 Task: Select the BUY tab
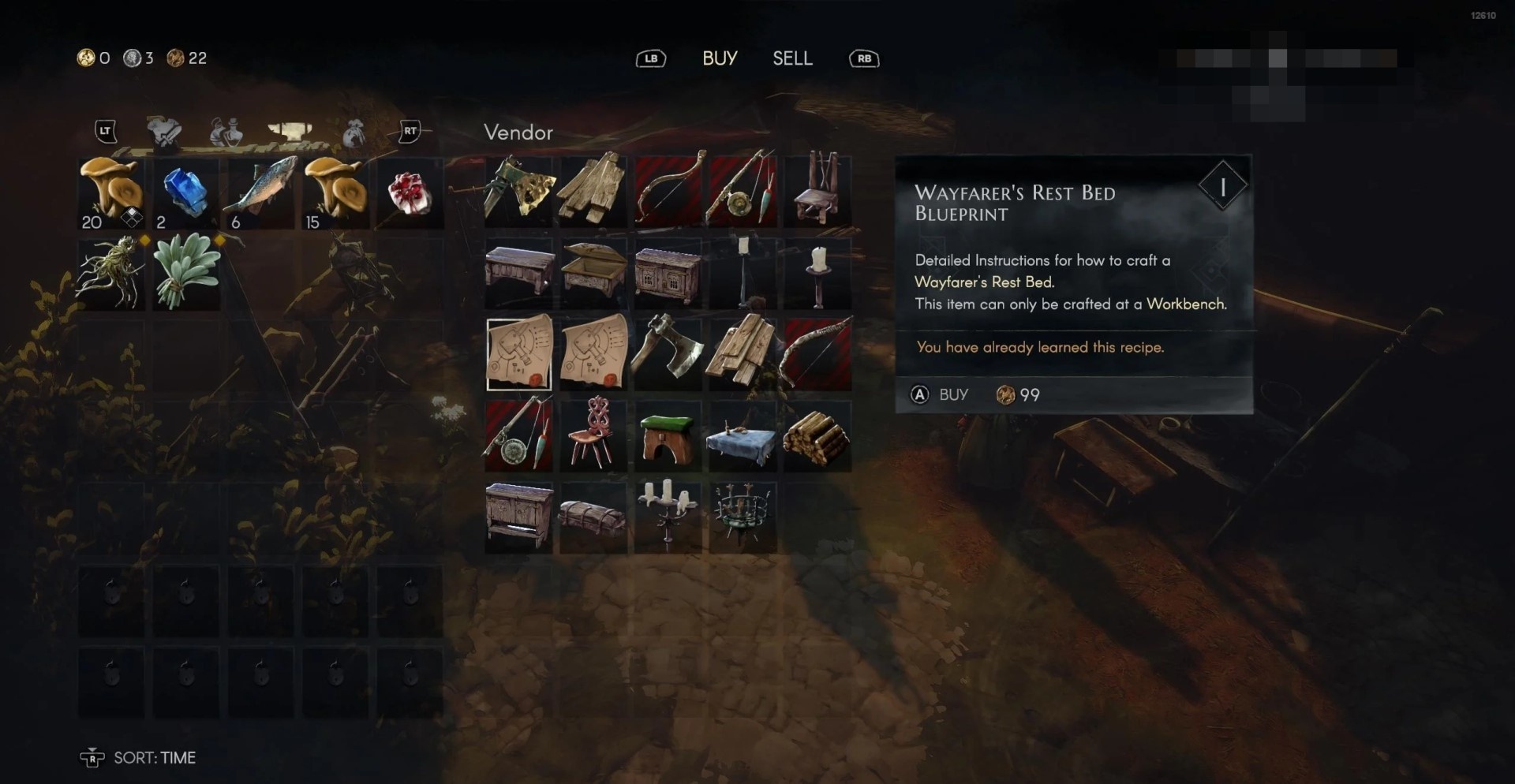coord(720,58)
